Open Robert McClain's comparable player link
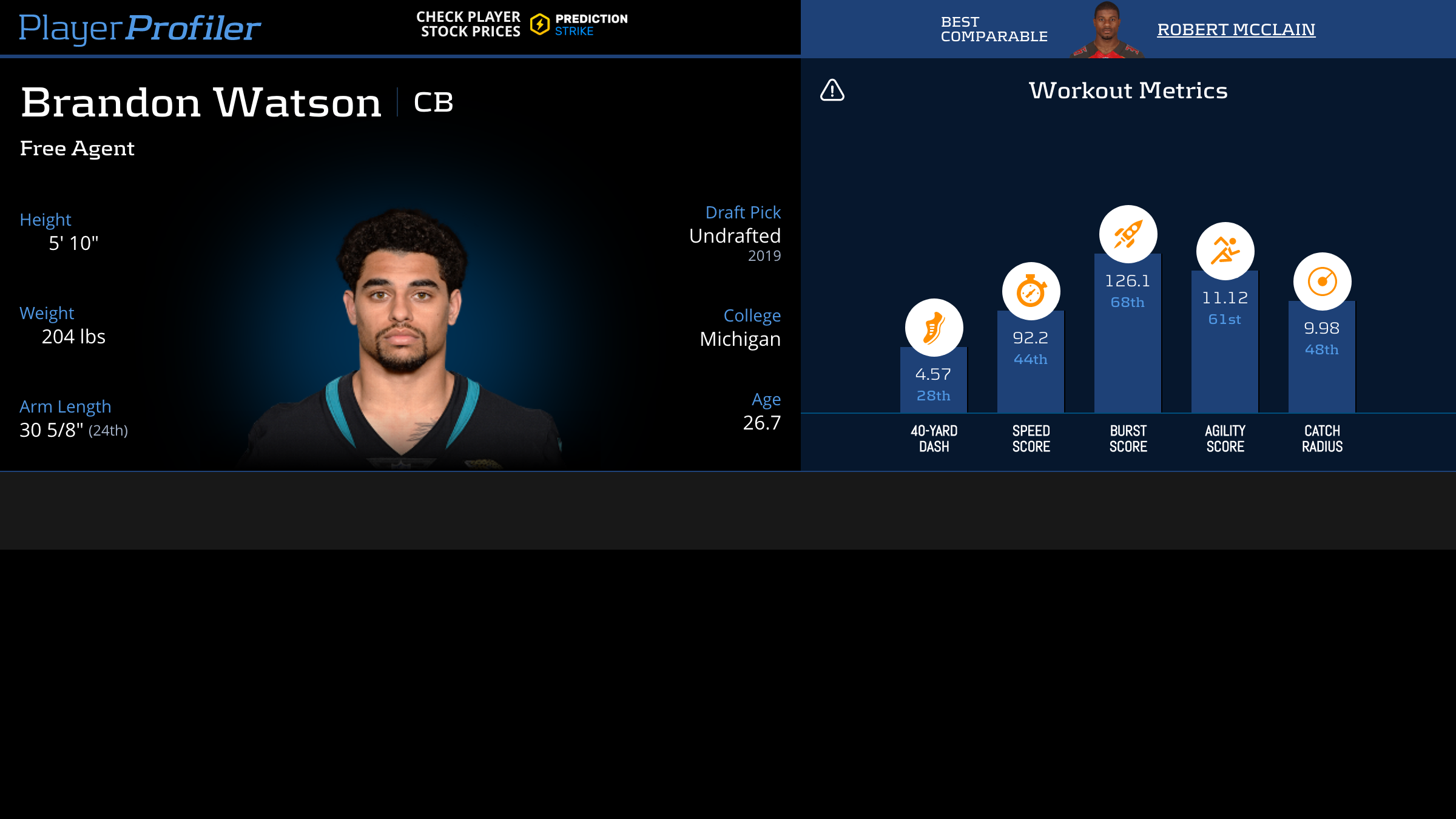 click(1236, 29)
